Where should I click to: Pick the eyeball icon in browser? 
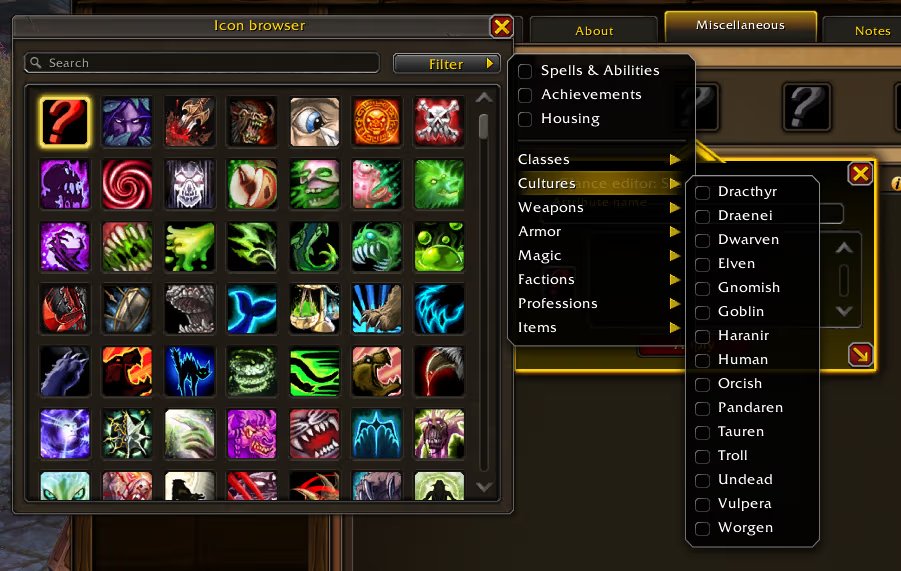[x=314, y=122]
